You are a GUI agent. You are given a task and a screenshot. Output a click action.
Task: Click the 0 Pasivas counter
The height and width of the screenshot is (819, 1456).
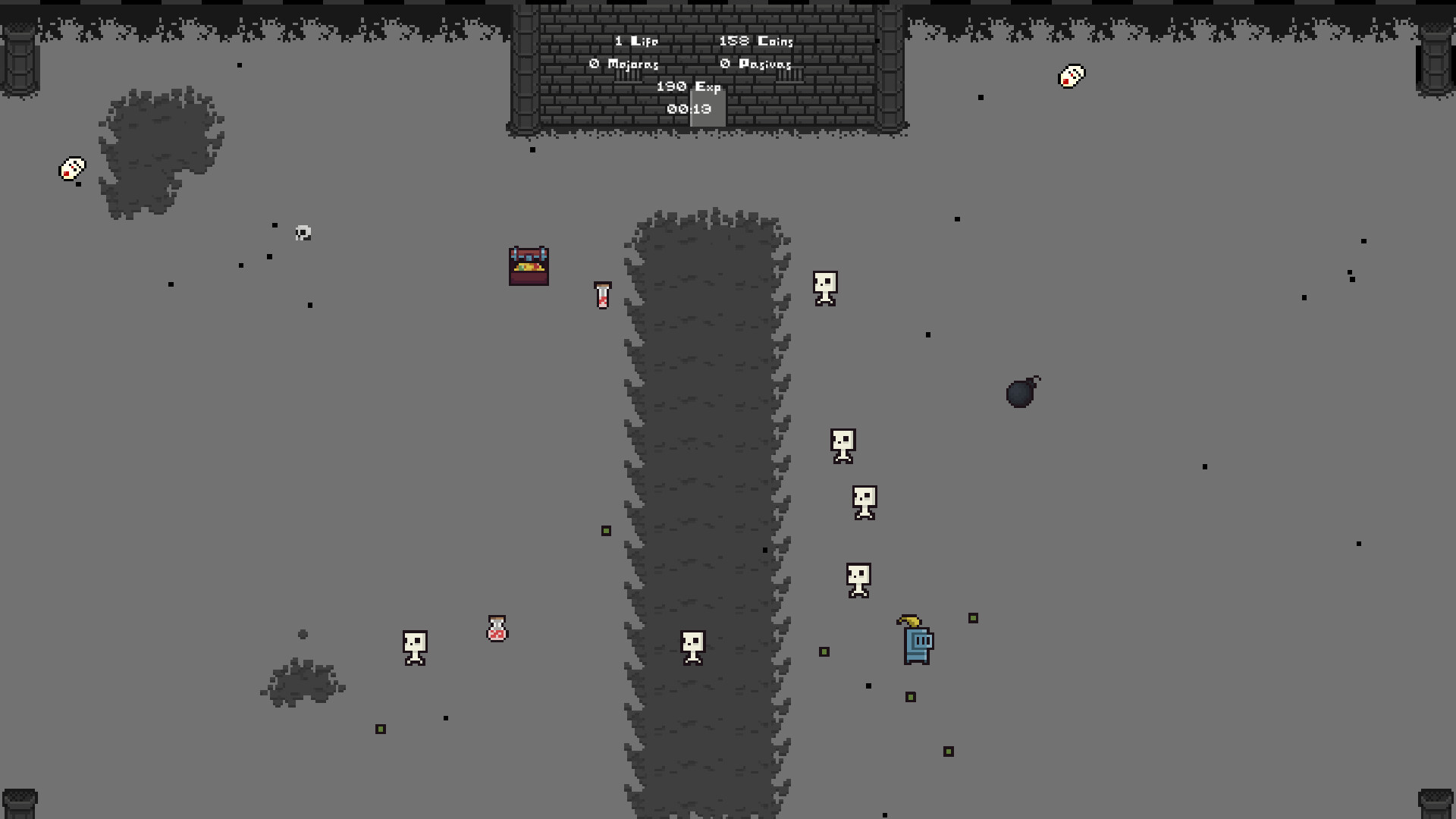(x=756, y=64)
